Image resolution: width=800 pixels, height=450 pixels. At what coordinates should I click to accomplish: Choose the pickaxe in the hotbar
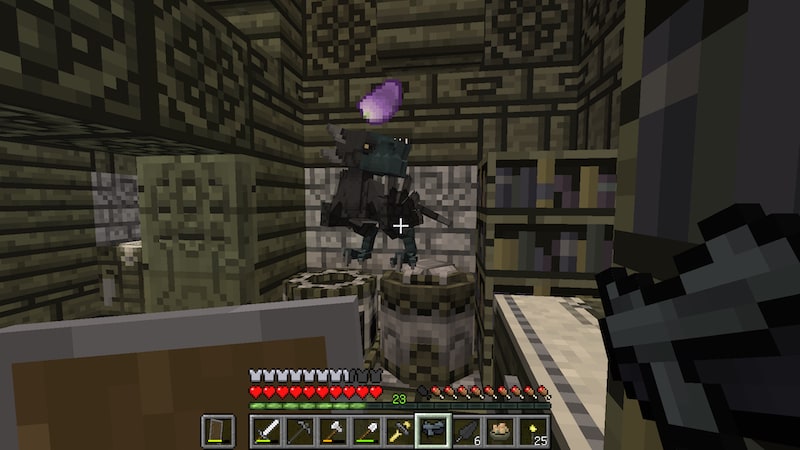click(300, 432)
